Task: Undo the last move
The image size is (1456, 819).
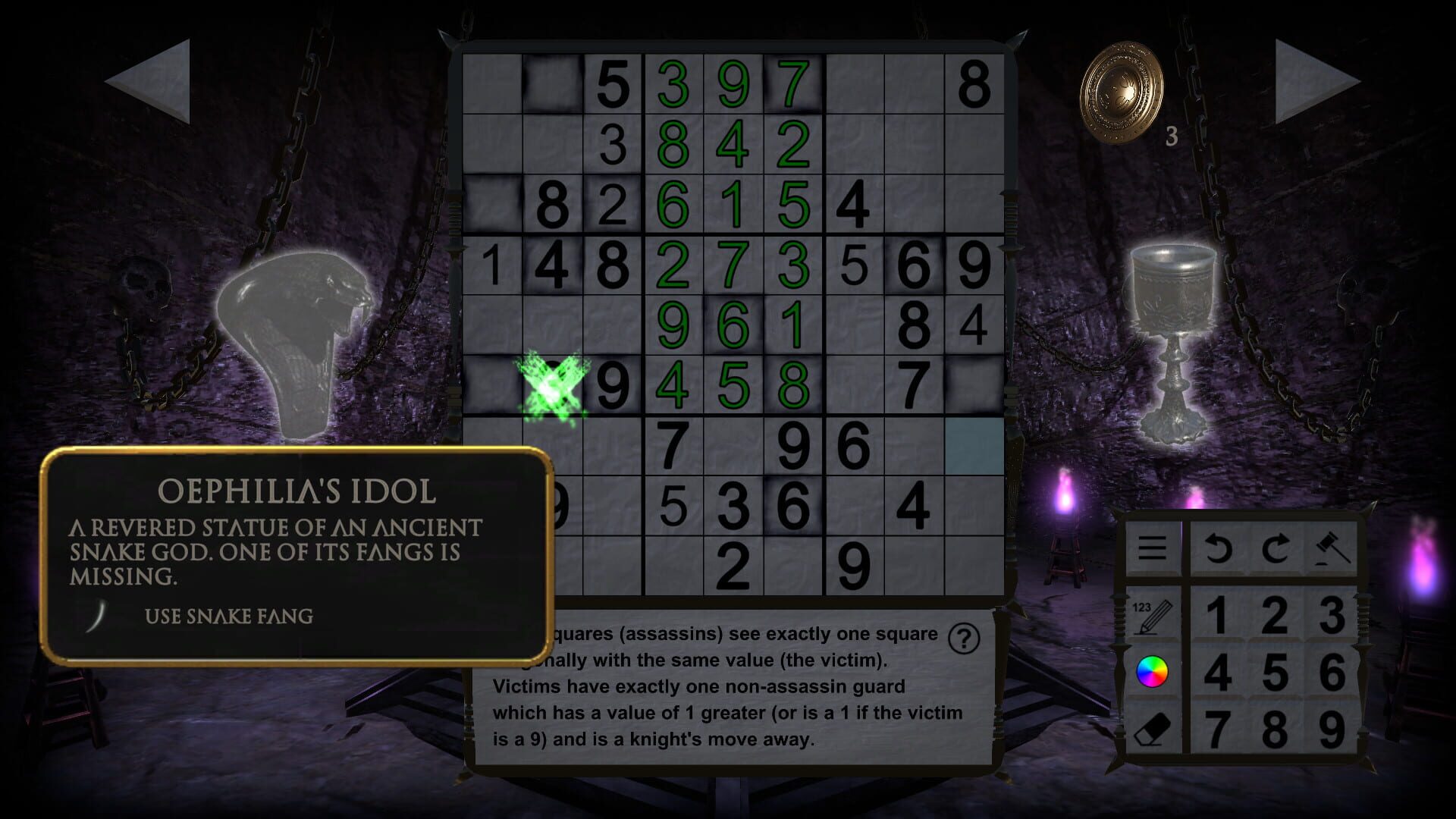Action: [1219, 548]
